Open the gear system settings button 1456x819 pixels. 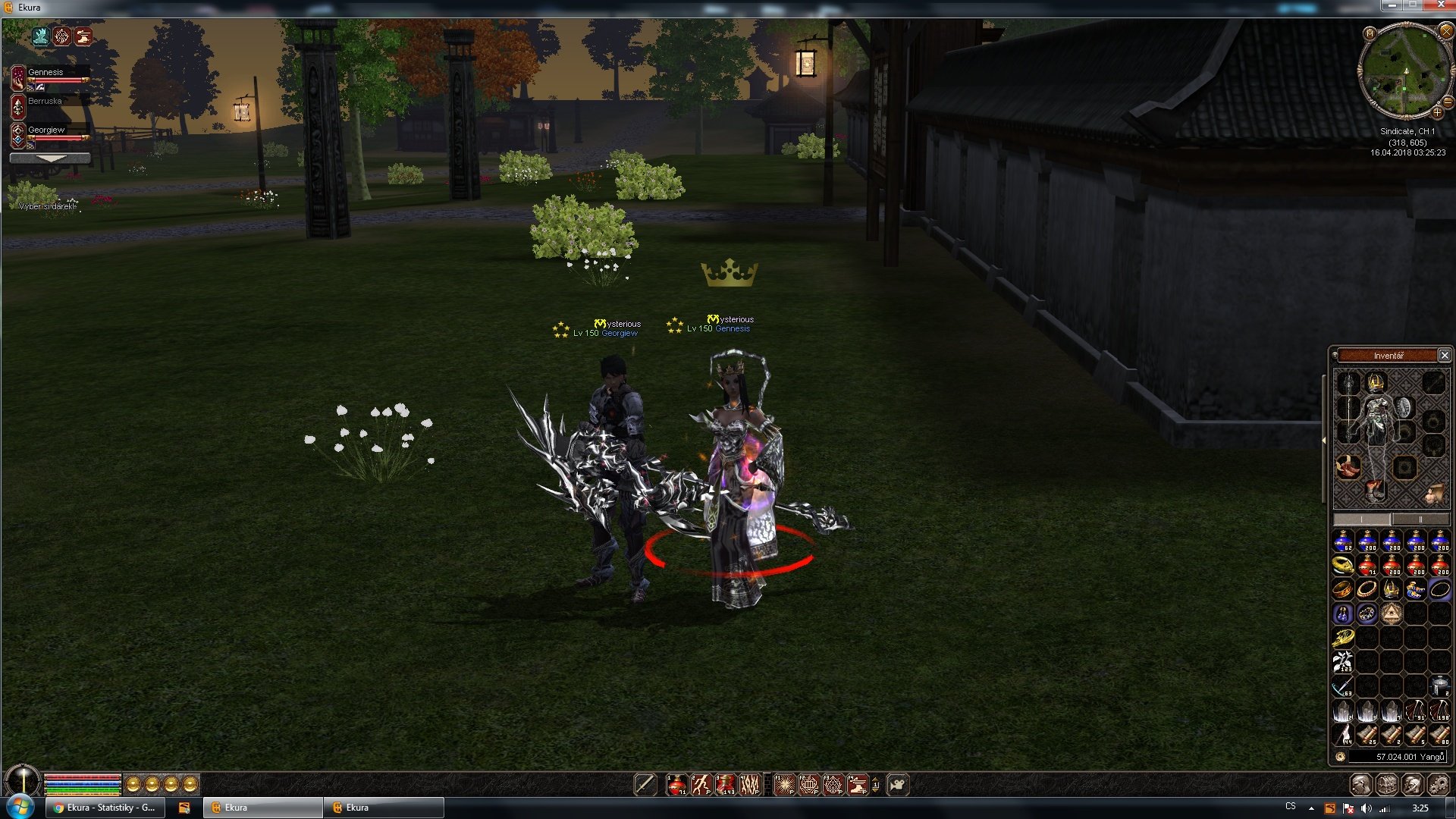[1437, 785]
